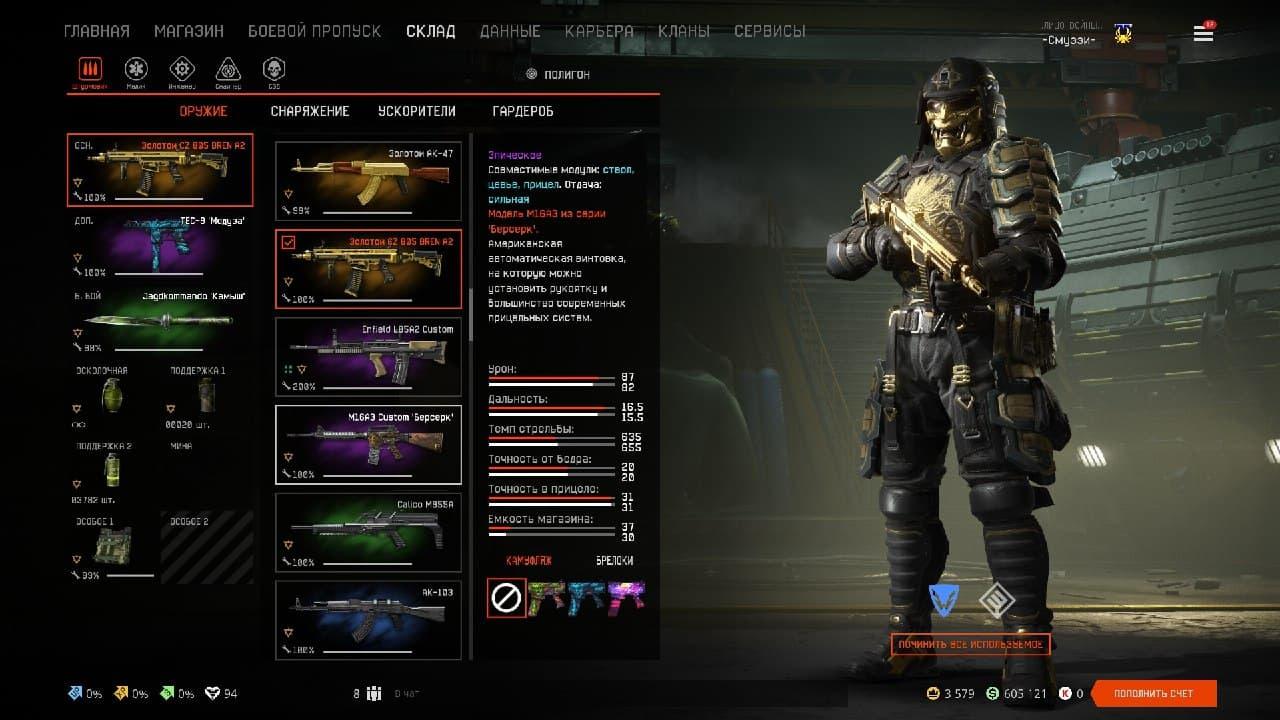Open the Боевой пропуск section
The image size is (1280, 720).
314,31
